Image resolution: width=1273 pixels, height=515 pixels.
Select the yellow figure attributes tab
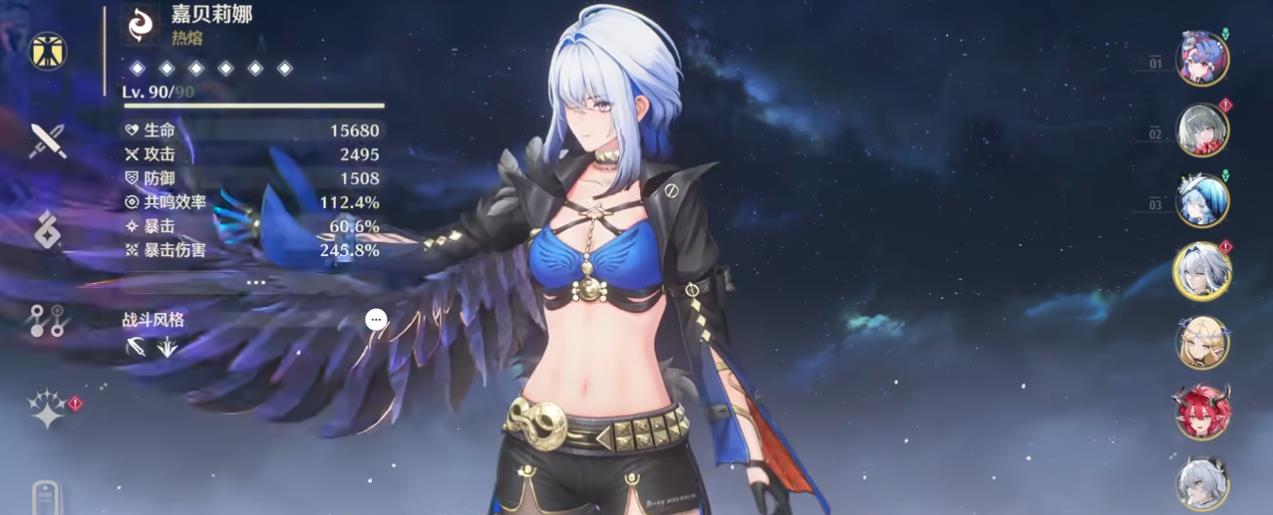(46, 51)
